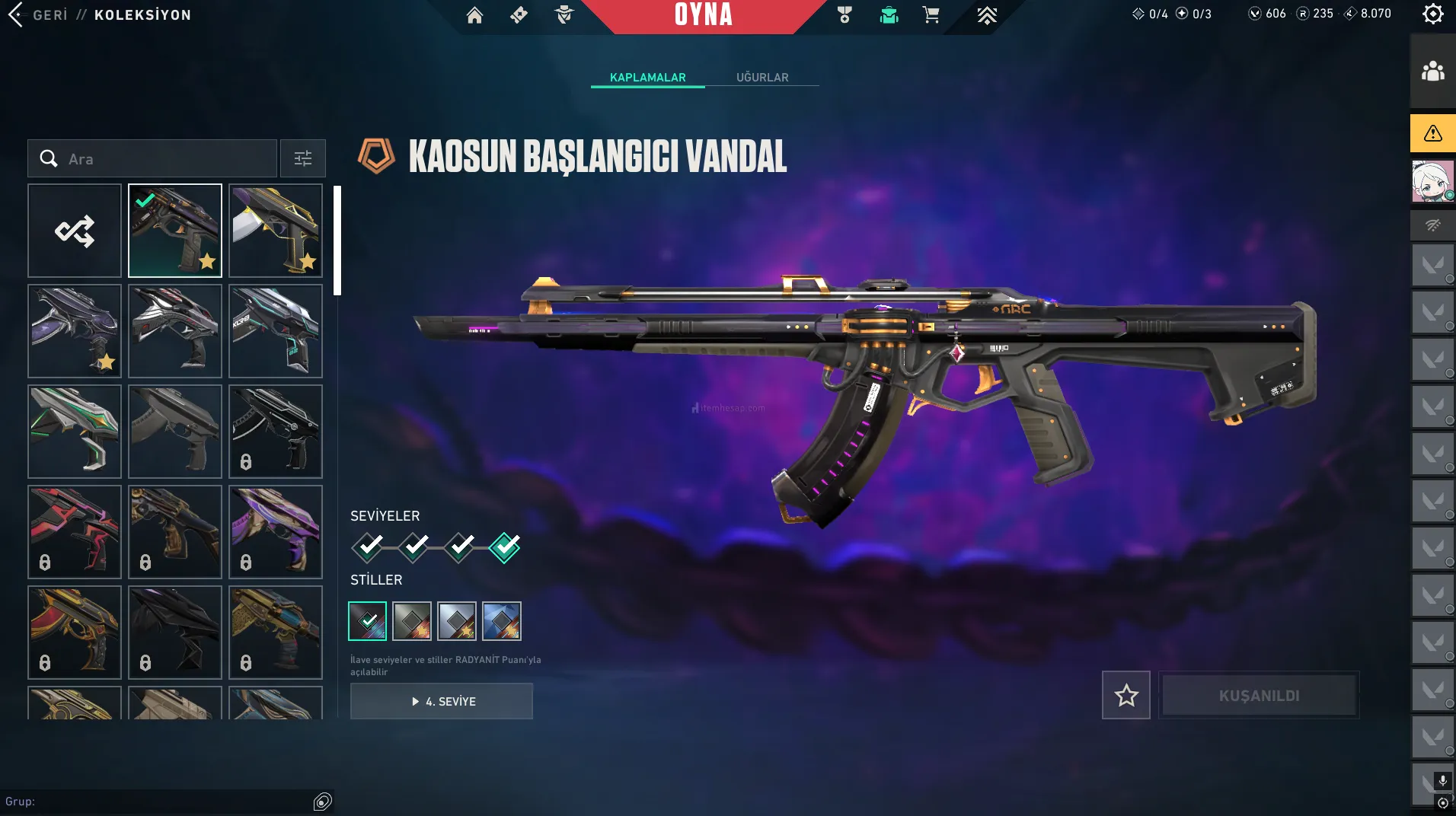Image resolution: width=1456 pixels, height=816 pixels.
Task: Select the KAPLAMALAR tab
Action: pyautogui.click(x=648, y=78)
